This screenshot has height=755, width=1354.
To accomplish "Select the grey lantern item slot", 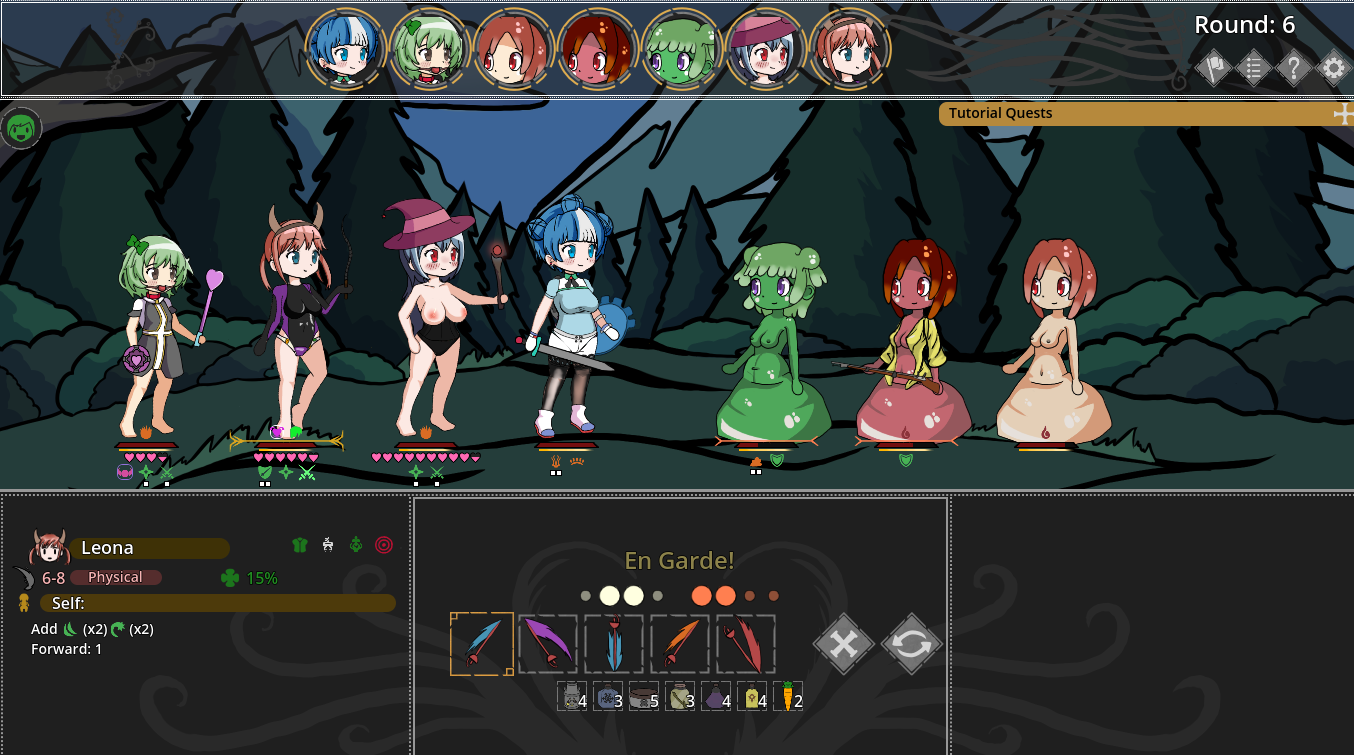I will 572,696.
